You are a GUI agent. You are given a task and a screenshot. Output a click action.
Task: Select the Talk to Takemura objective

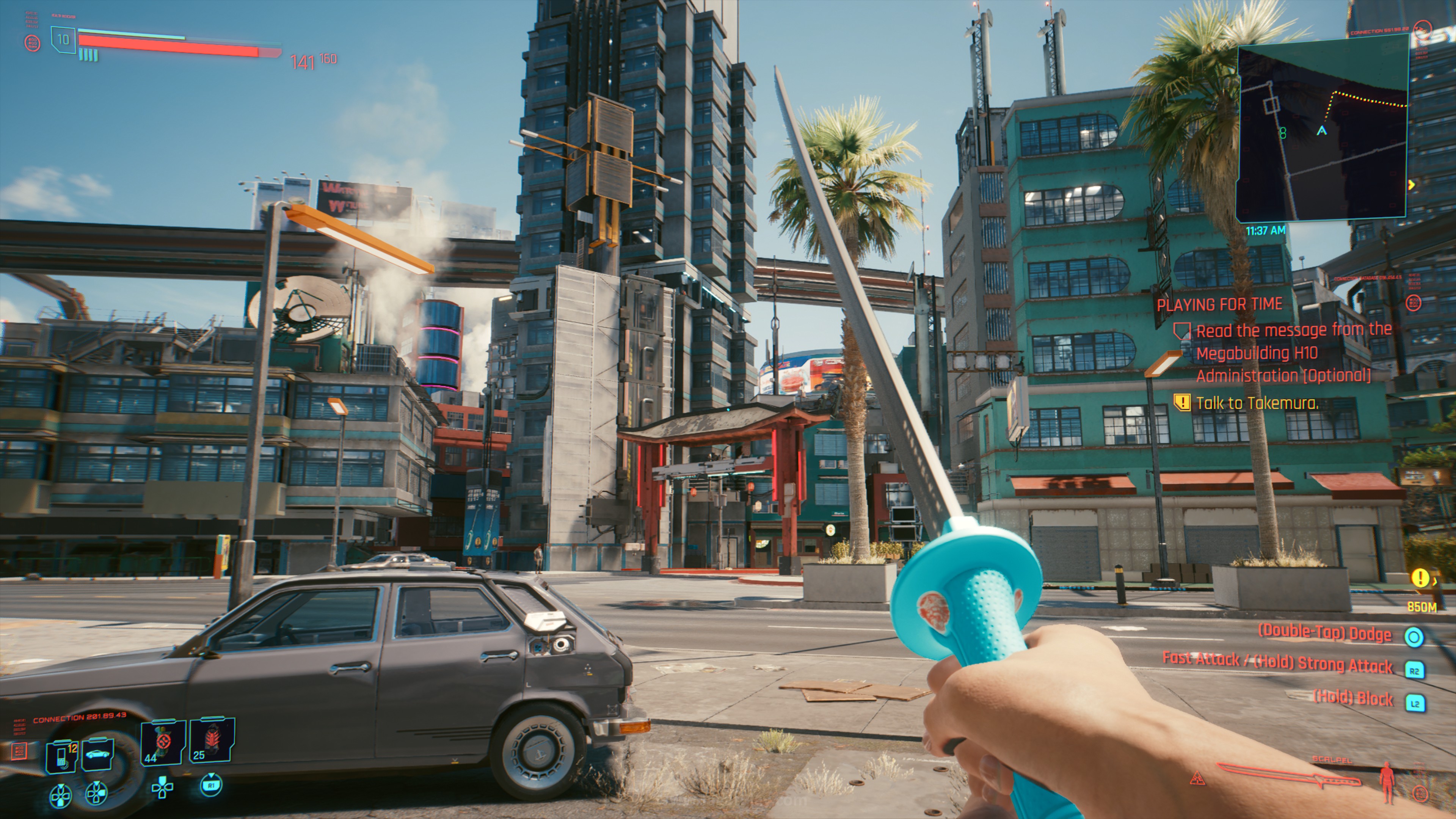click(1257, 403)
